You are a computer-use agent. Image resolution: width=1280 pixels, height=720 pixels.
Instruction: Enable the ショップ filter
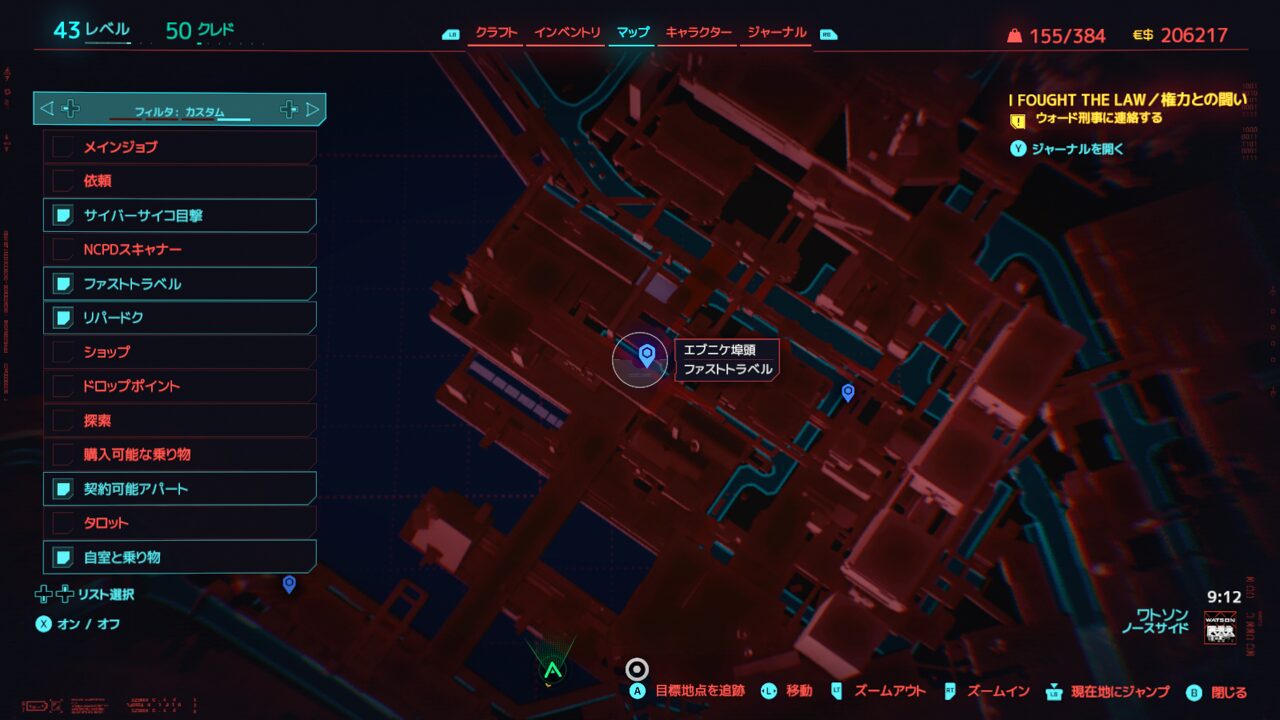pos(180,352)
